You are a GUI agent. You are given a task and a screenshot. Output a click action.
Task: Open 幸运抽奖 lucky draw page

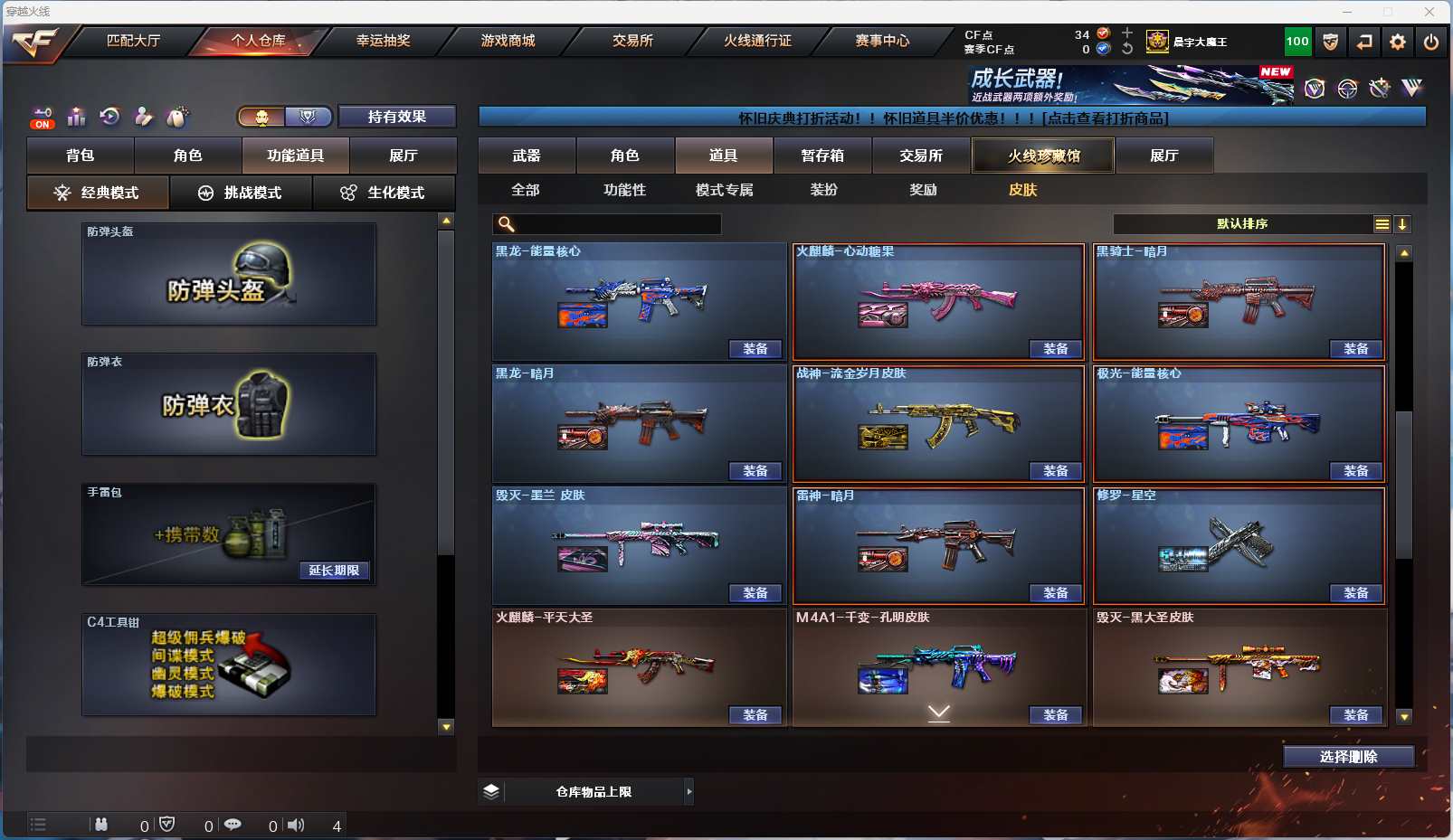click(383, 41)
